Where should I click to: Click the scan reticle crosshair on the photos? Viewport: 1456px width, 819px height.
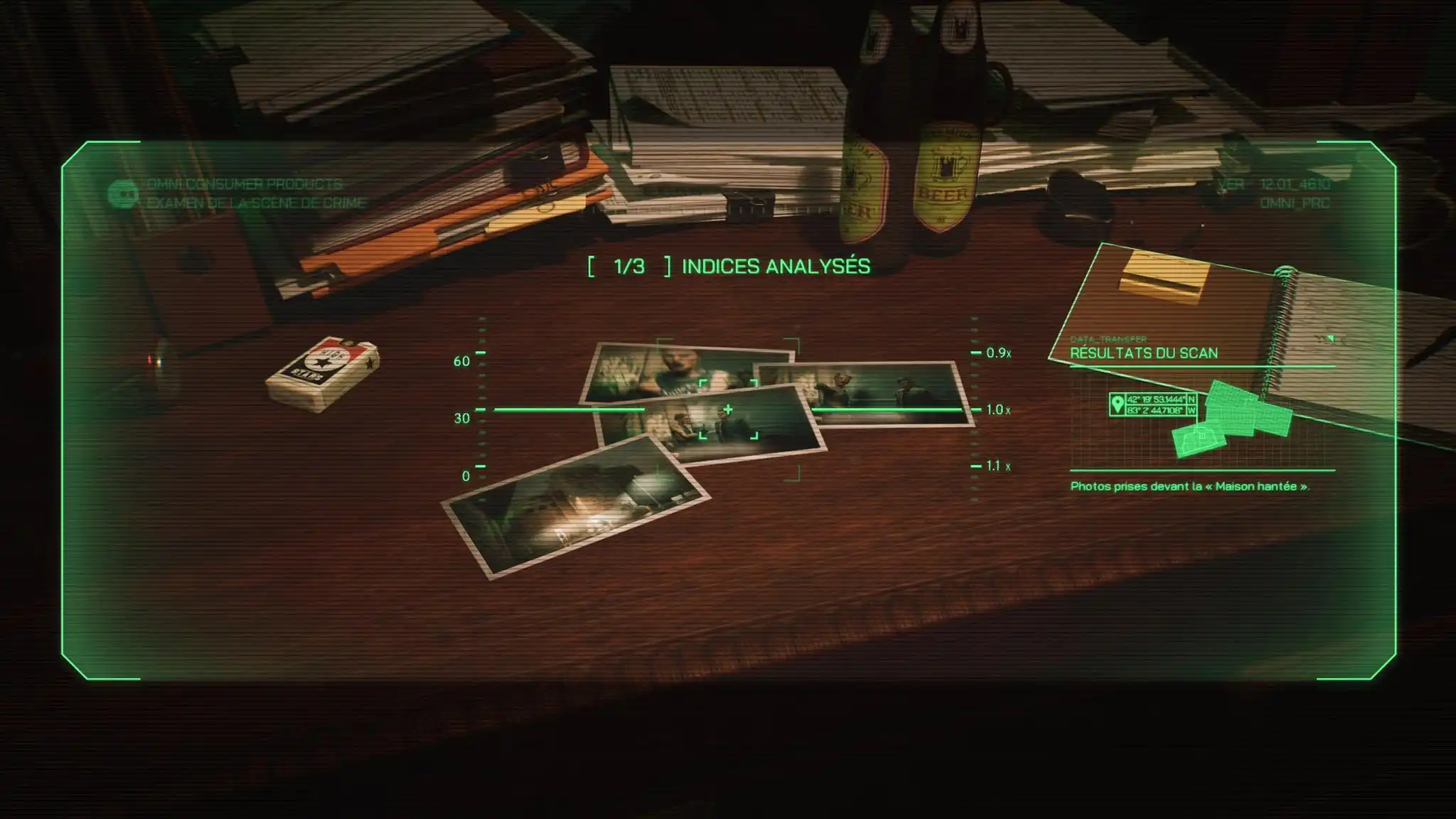(x=728, y=410)
